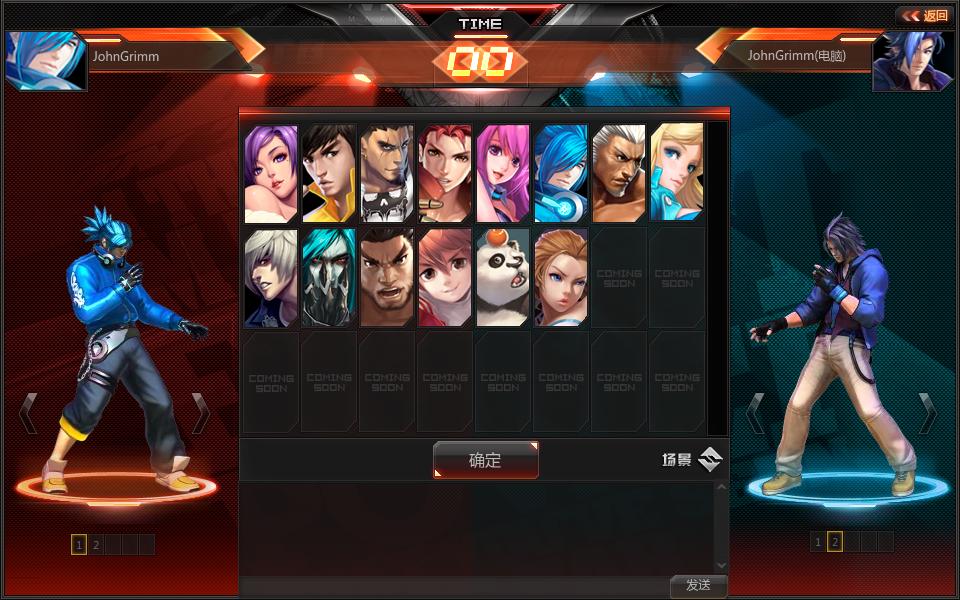The width and height of the screenshot is (960, 600).
Task: Open the 场景 stage selector
Action: (692, 460)
